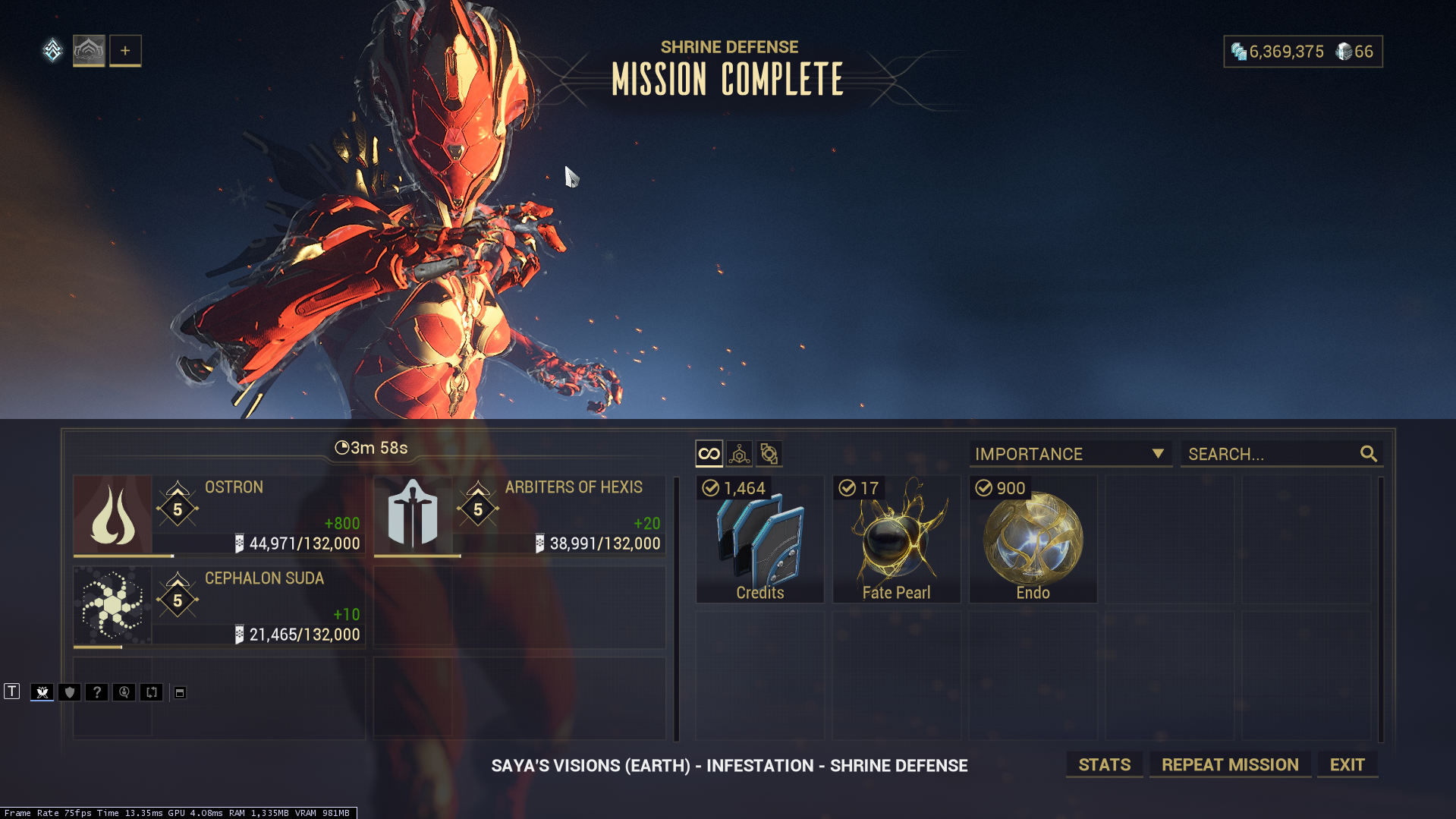Open the Arbiters of Hexis standing entry

pyautogui.click(x=520, y=515)
